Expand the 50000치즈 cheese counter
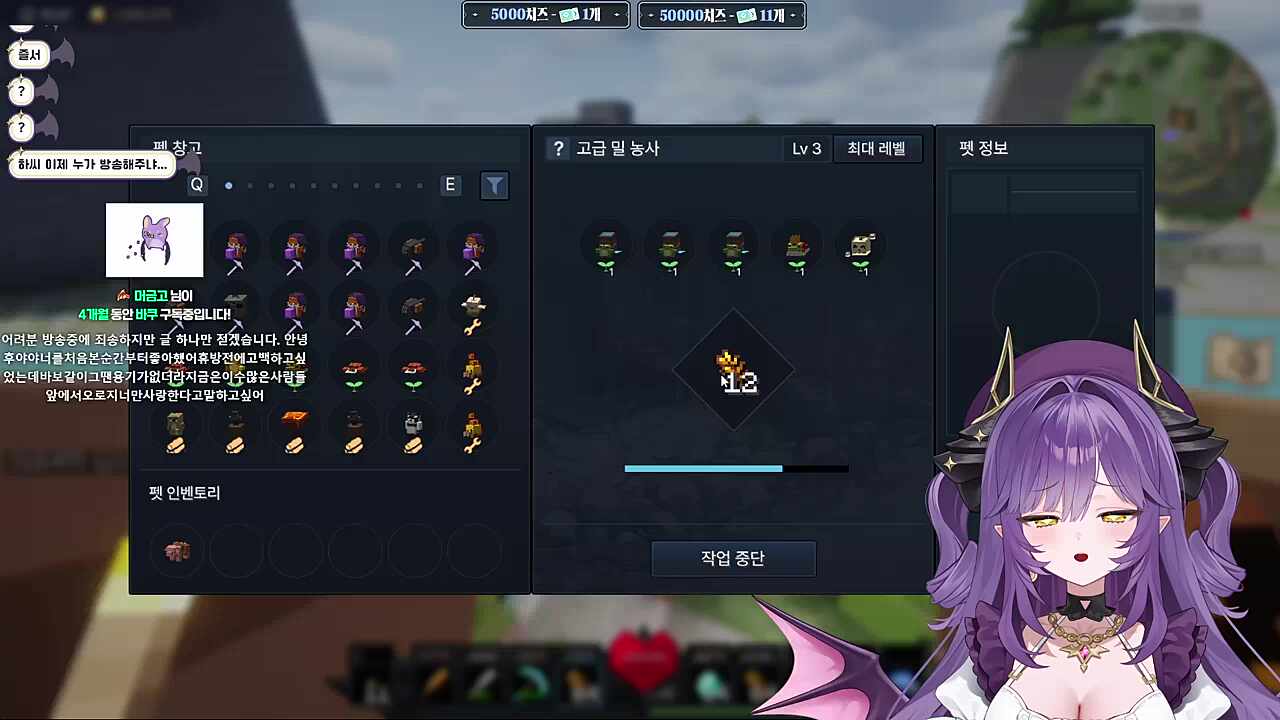The image size is (1280, 720). [721, 15]
